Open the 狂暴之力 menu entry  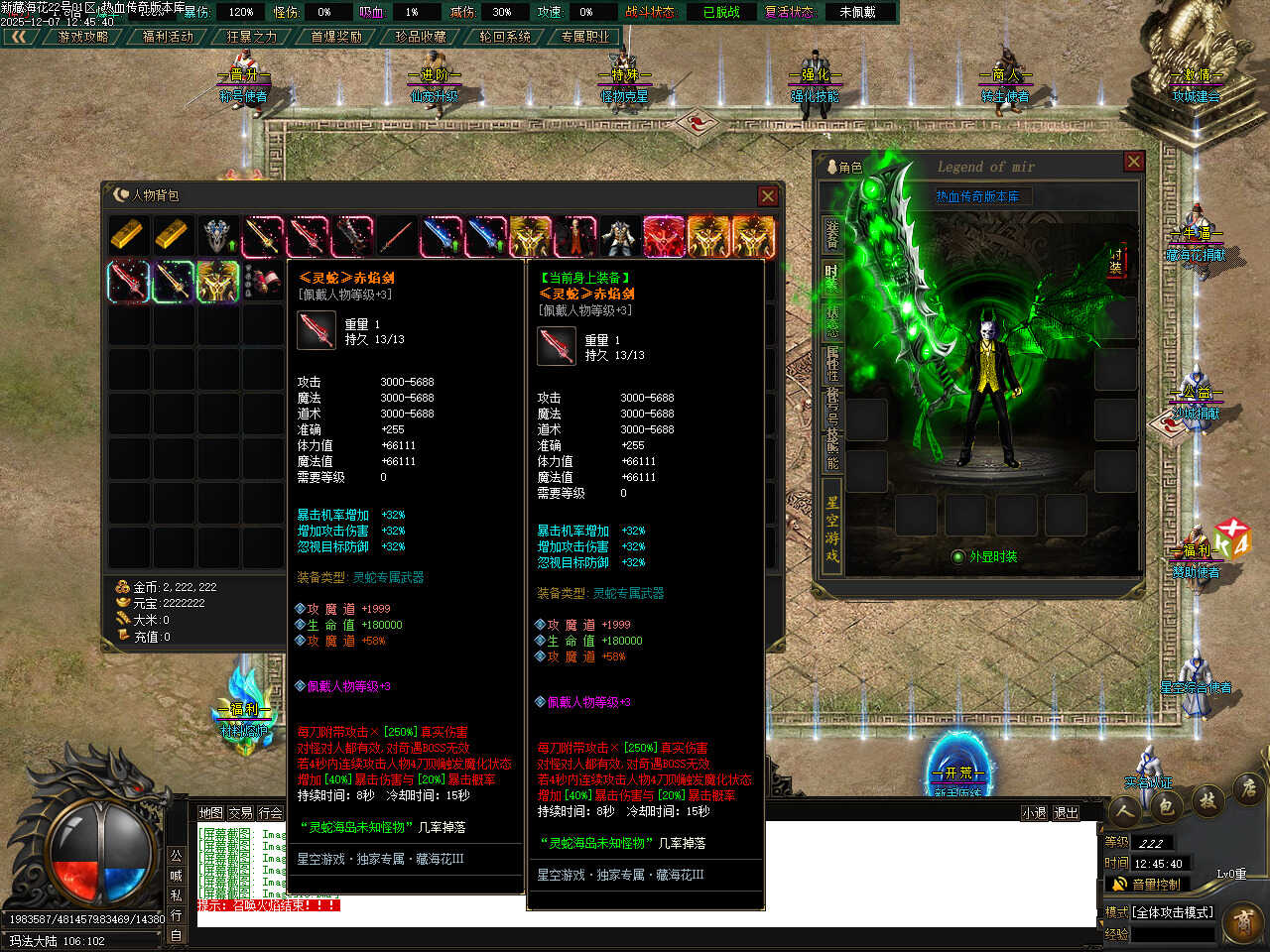pyautogui.click(x=252, y=37)
